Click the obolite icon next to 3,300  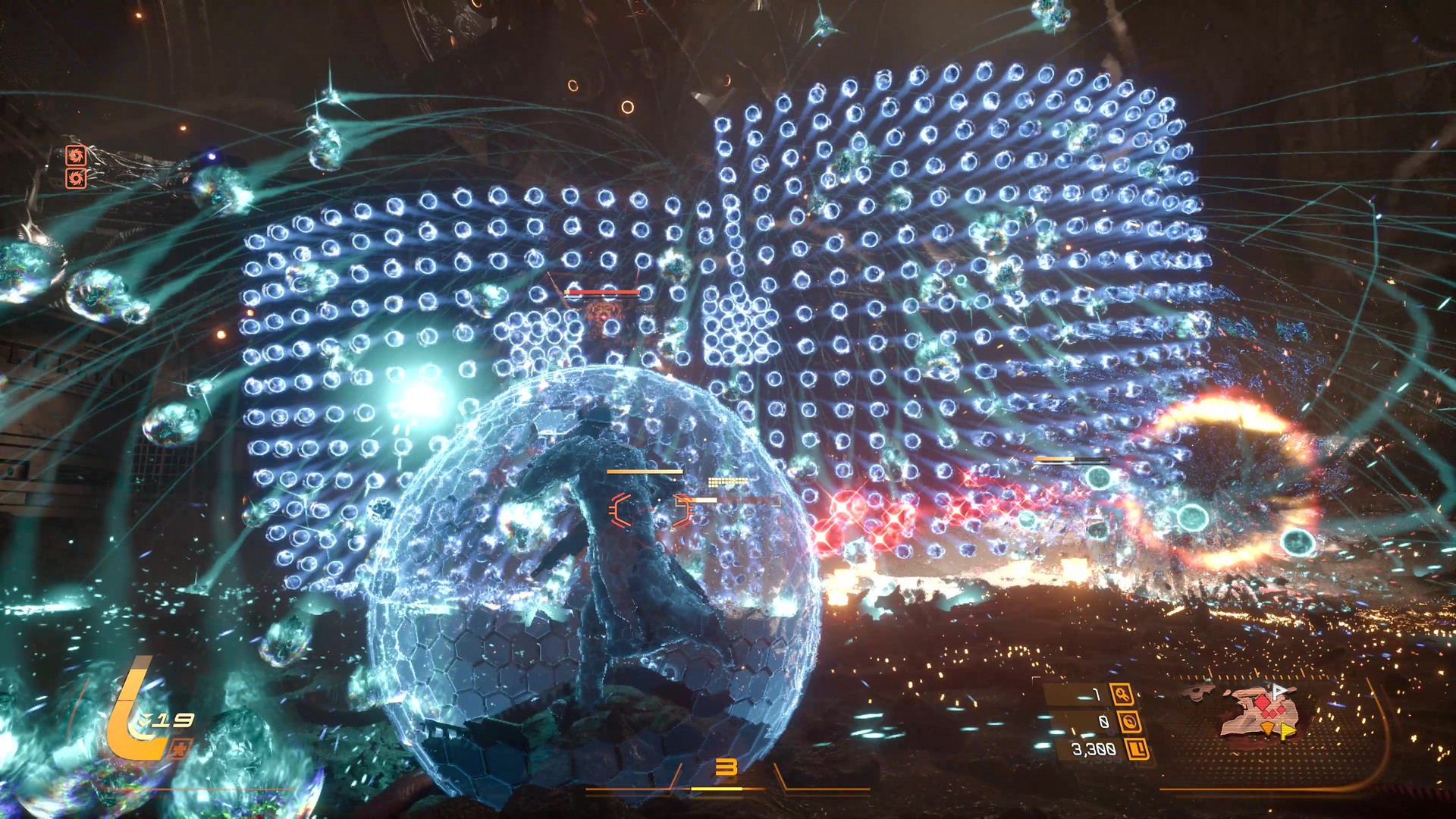tap(1137, 749)
